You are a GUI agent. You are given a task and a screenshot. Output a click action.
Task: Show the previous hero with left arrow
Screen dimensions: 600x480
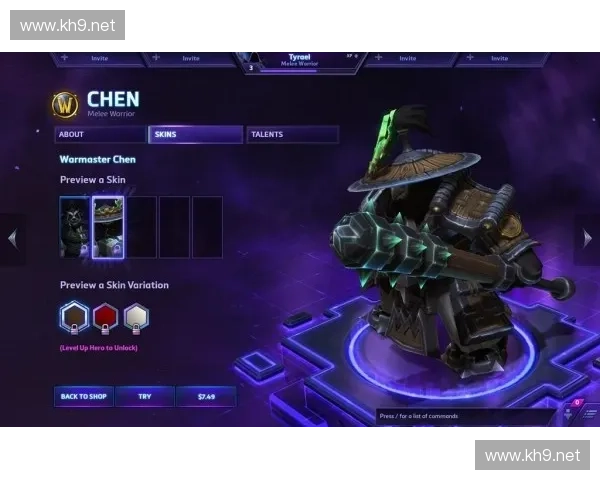point(12,238)
